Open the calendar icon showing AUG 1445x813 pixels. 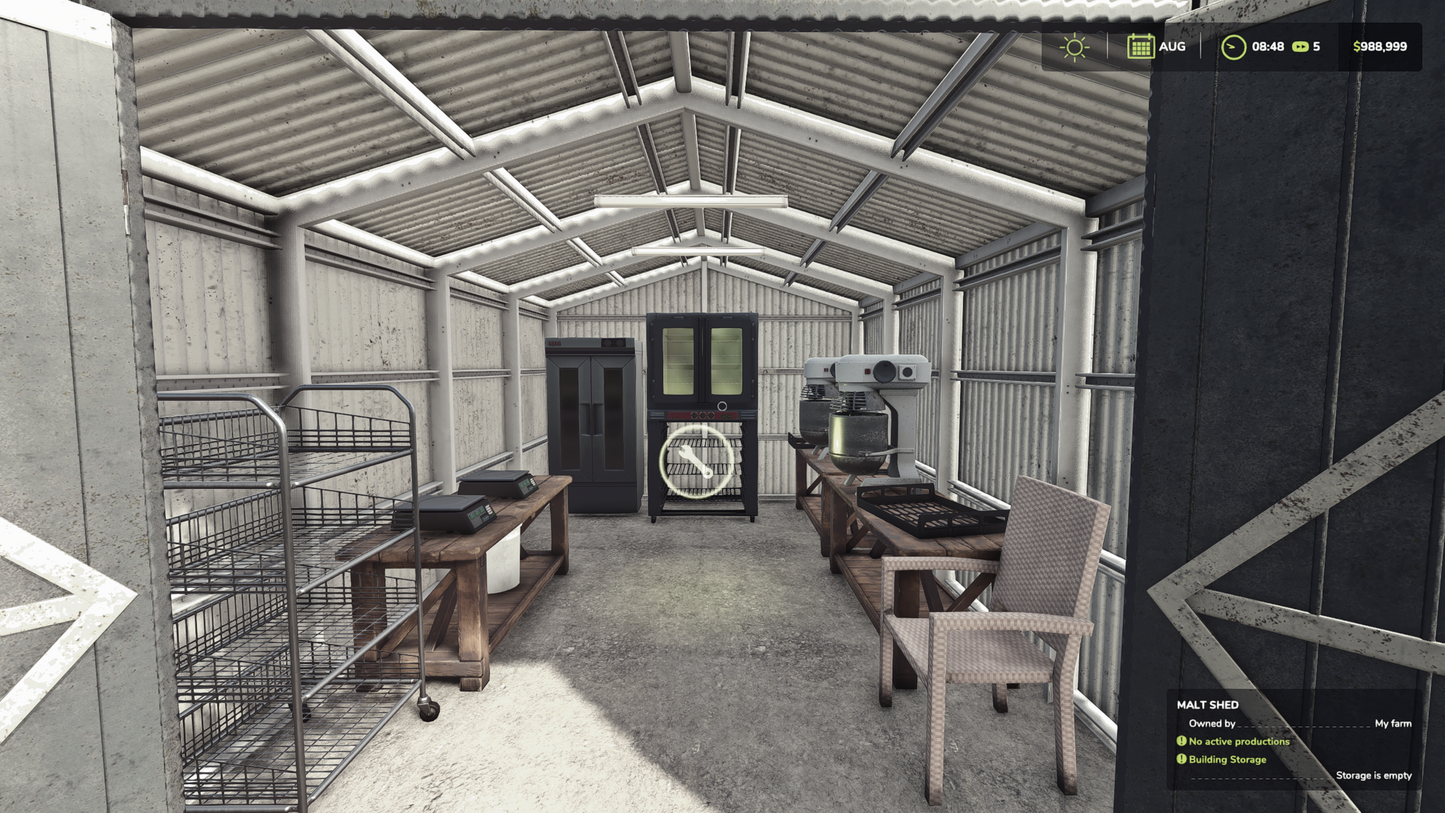point(1140,46)
